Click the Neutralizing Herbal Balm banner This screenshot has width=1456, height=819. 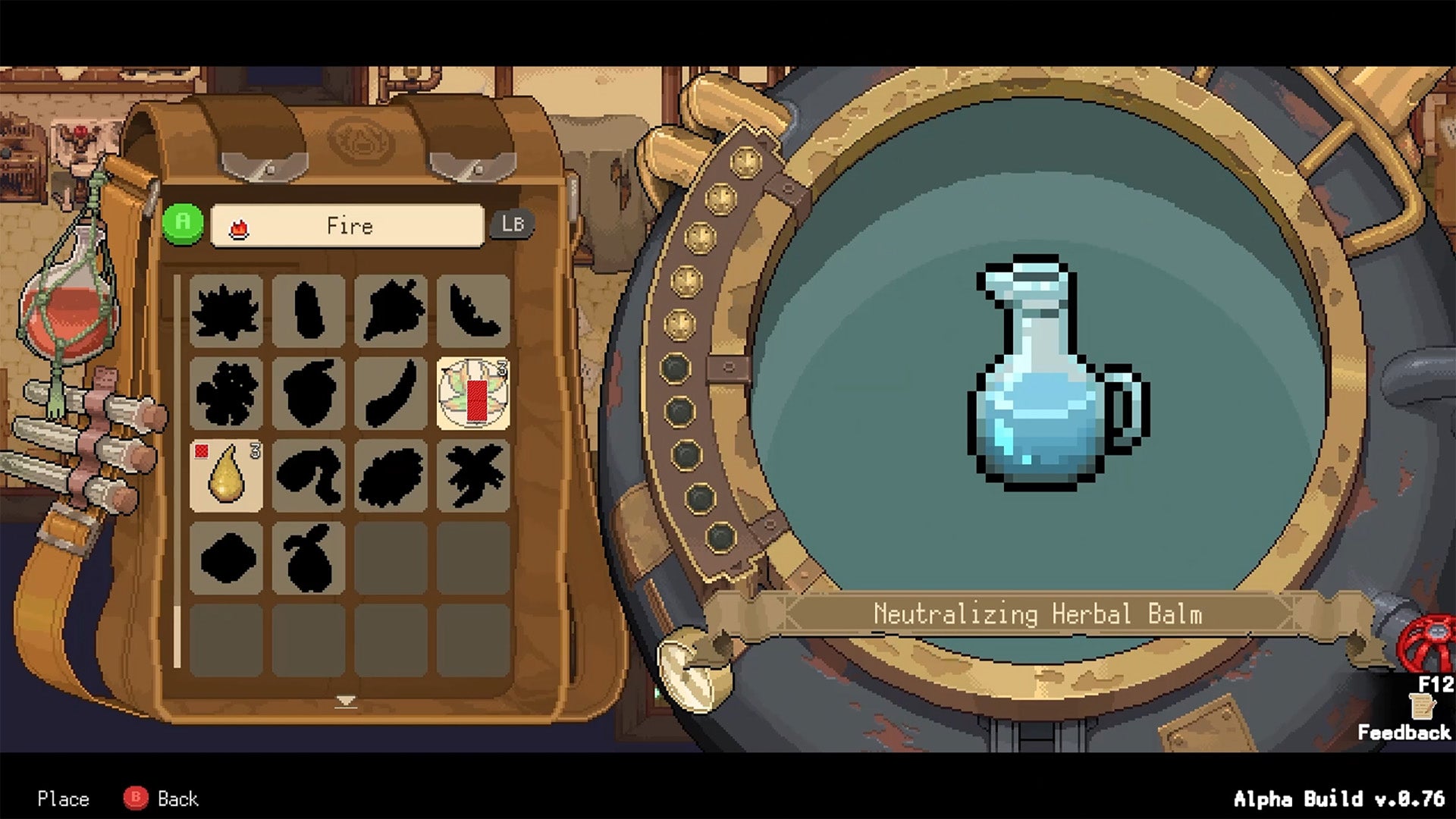(1039, 614)
